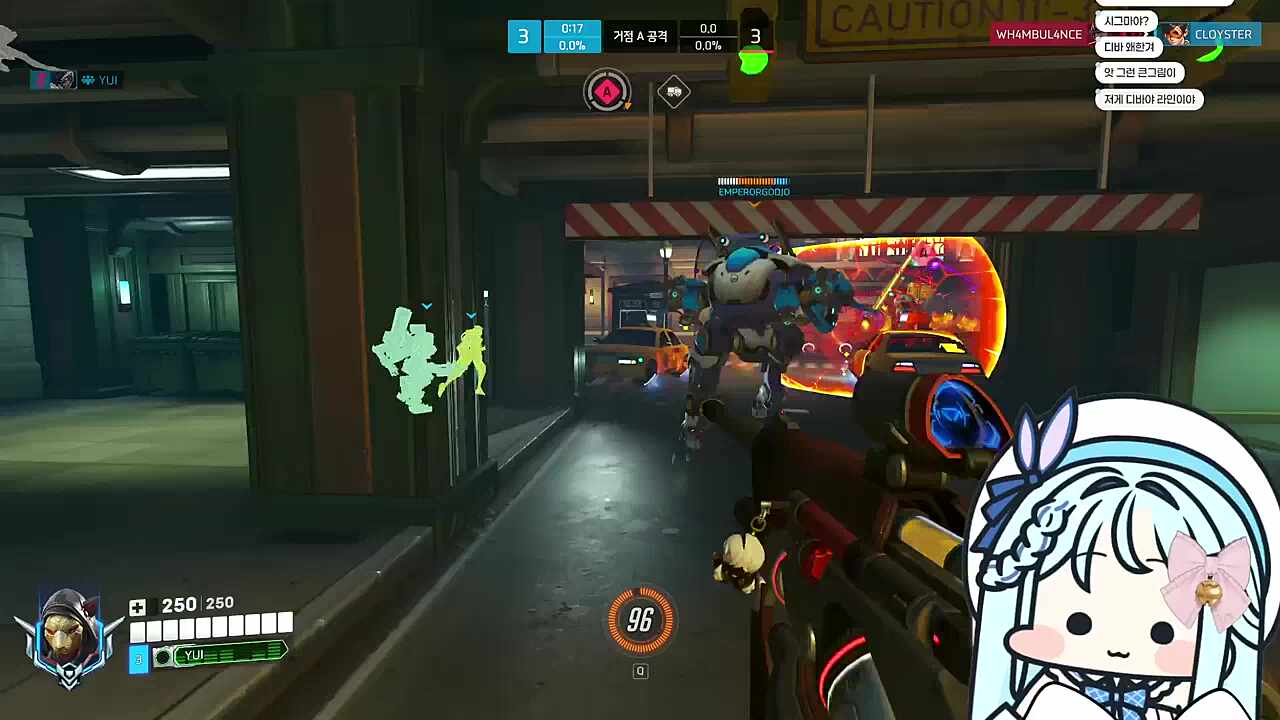Click the ultimate charge ring at 96 percent
The width and height of the screenshot is (1280, 720).
point(641,621)
